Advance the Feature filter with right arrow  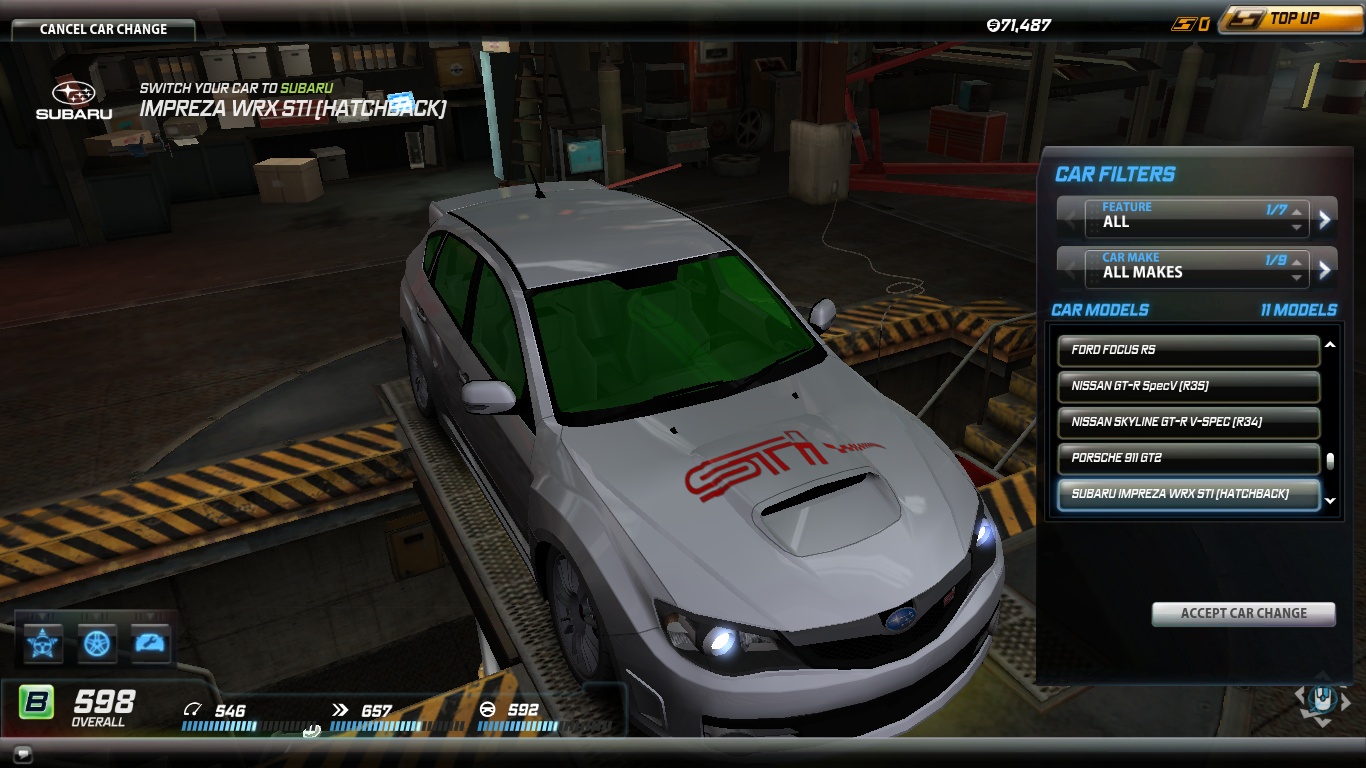1325,219
